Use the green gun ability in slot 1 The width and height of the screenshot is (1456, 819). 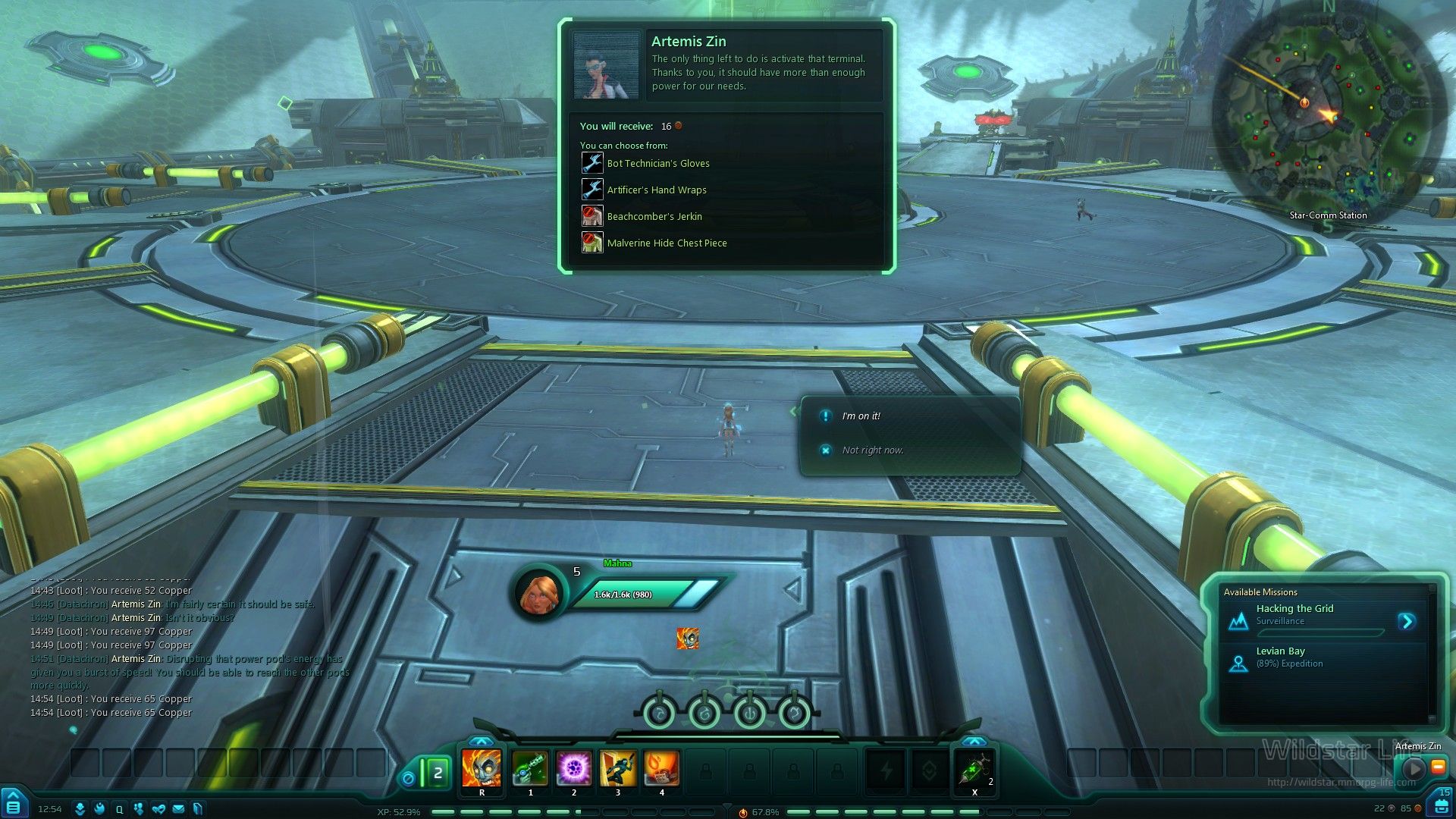(530, 768)
